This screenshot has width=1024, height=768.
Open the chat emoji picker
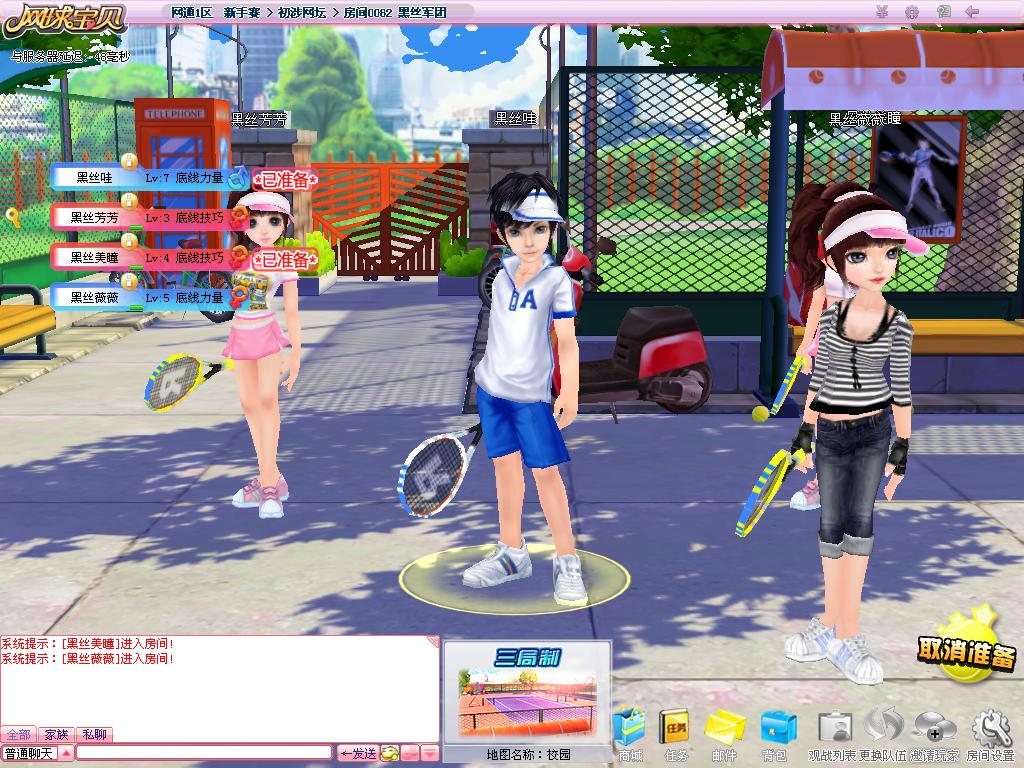click(x=390, y=753)
